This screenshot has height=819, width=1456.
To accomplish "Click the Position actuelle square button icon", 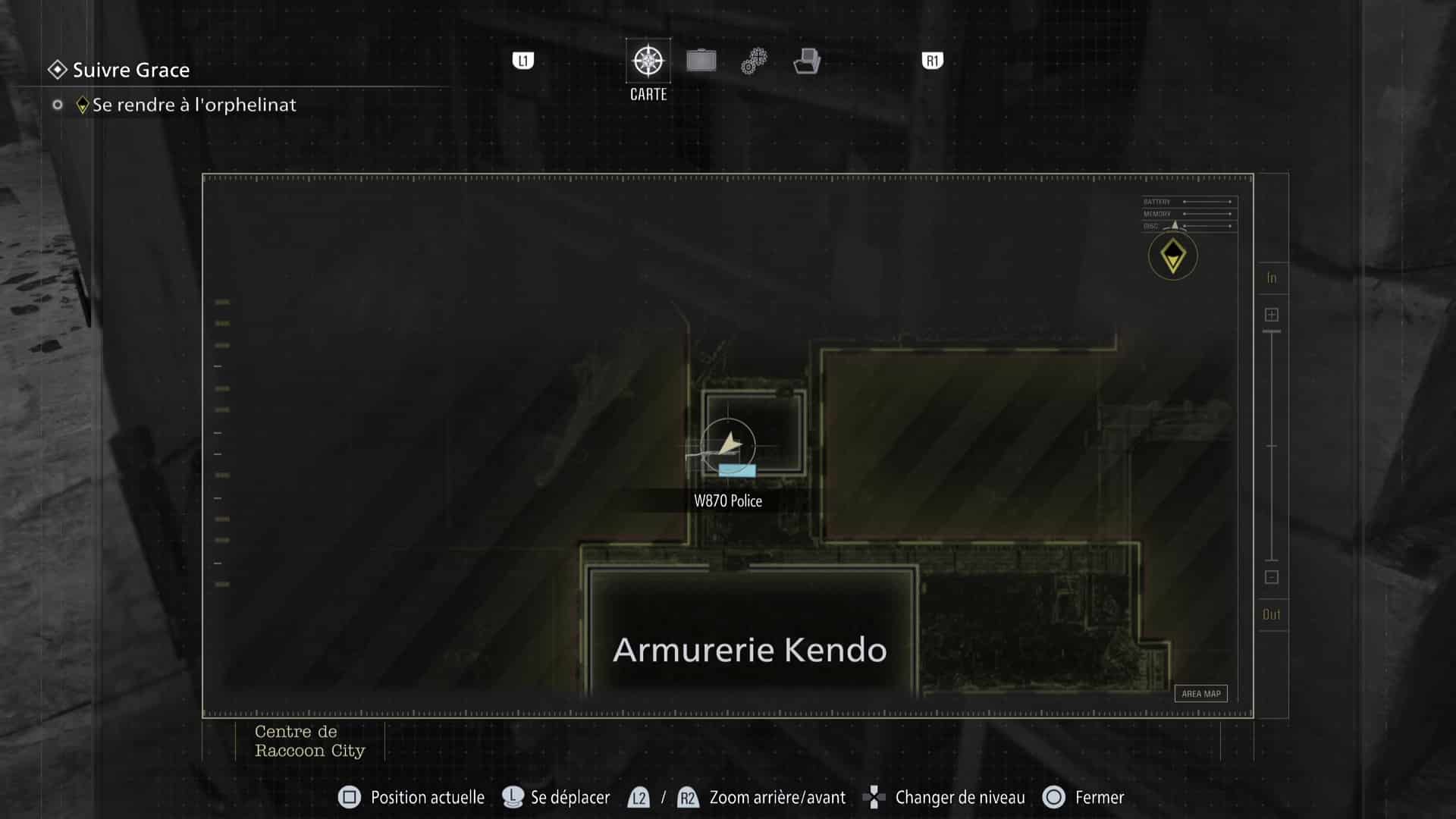I will [350, 797].
